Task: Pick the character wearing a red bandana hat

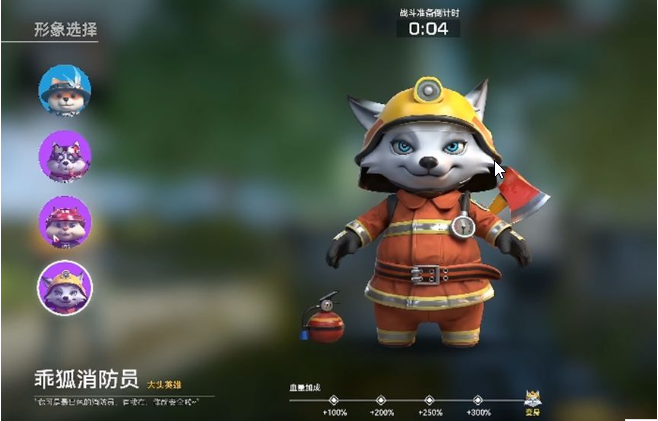Action: click(65, 221)
